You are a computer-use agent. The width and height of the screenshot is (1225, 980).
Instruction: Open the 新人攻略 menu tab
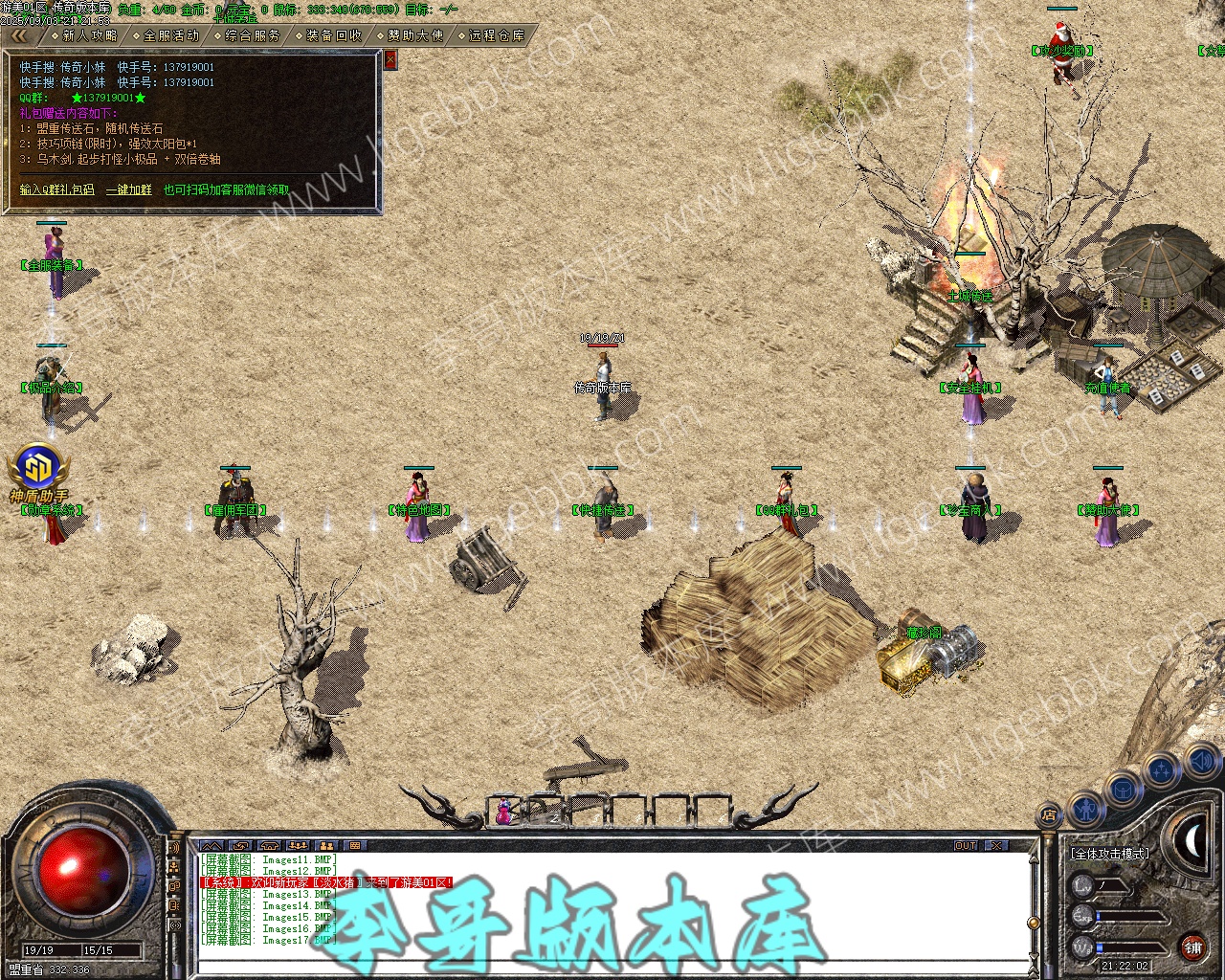[x=88, y=35]
